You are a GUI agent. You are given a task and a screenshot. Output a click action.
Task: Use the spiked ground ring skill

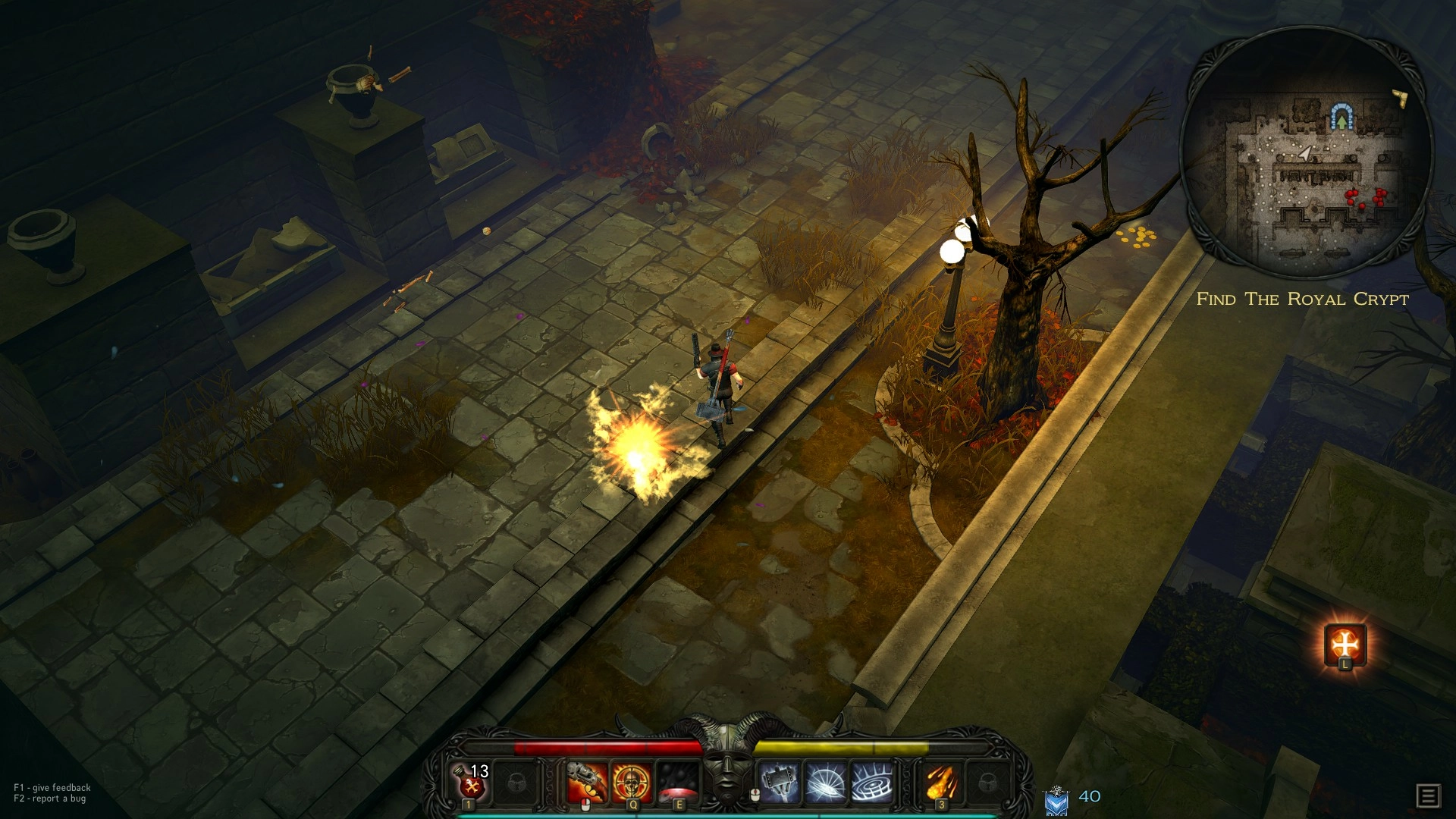coord(872,783)
